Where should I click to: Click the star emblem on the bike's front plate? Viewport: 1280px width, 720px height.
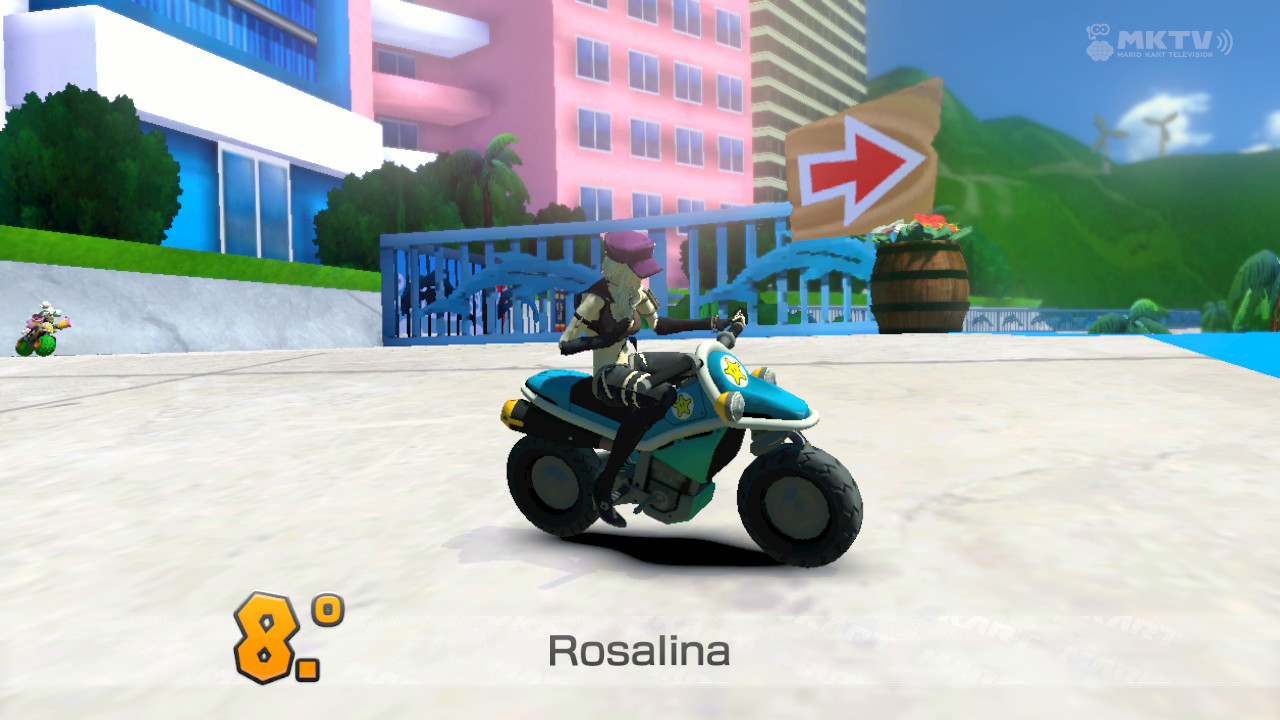click(735, 372)
